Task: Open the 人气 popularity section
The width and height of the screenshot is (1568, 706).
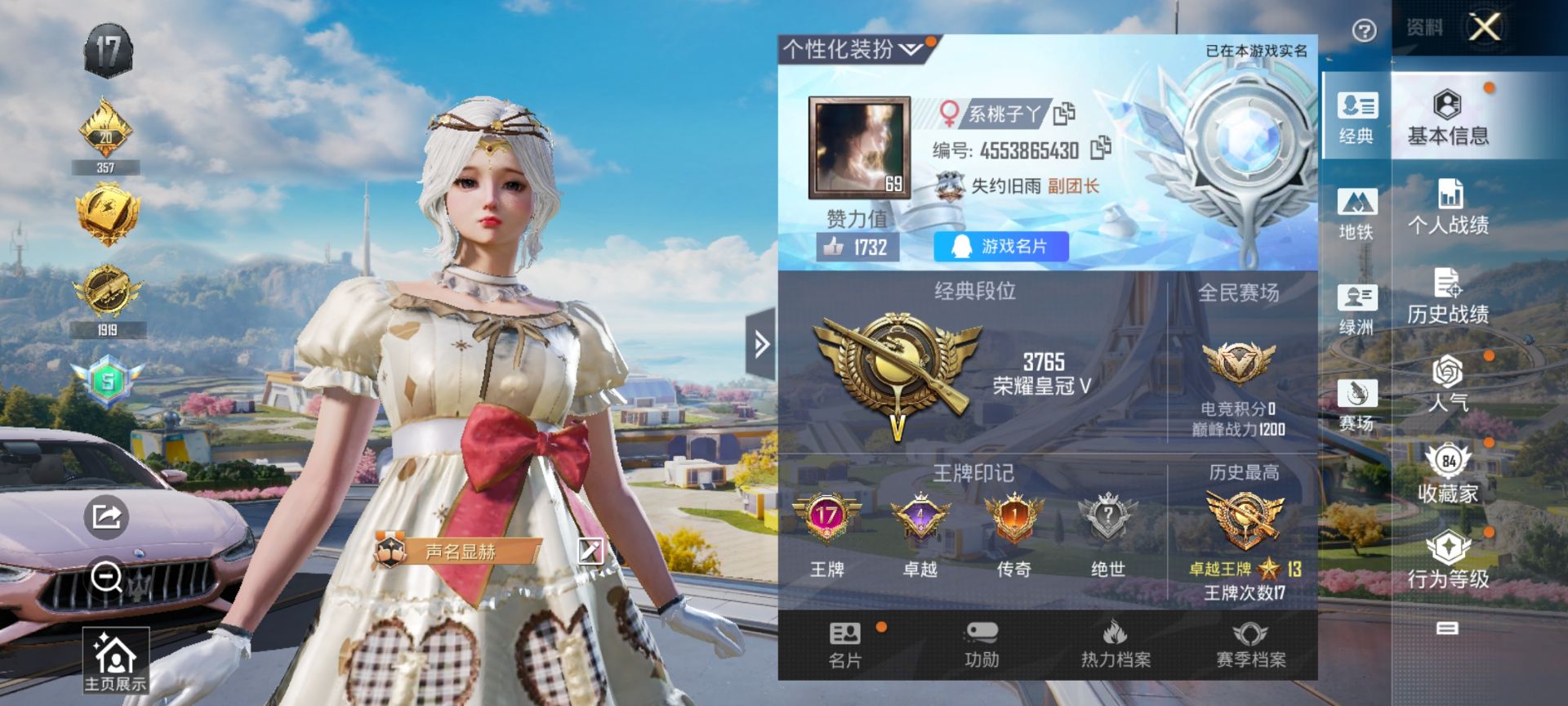Action: click(1448, 384)
